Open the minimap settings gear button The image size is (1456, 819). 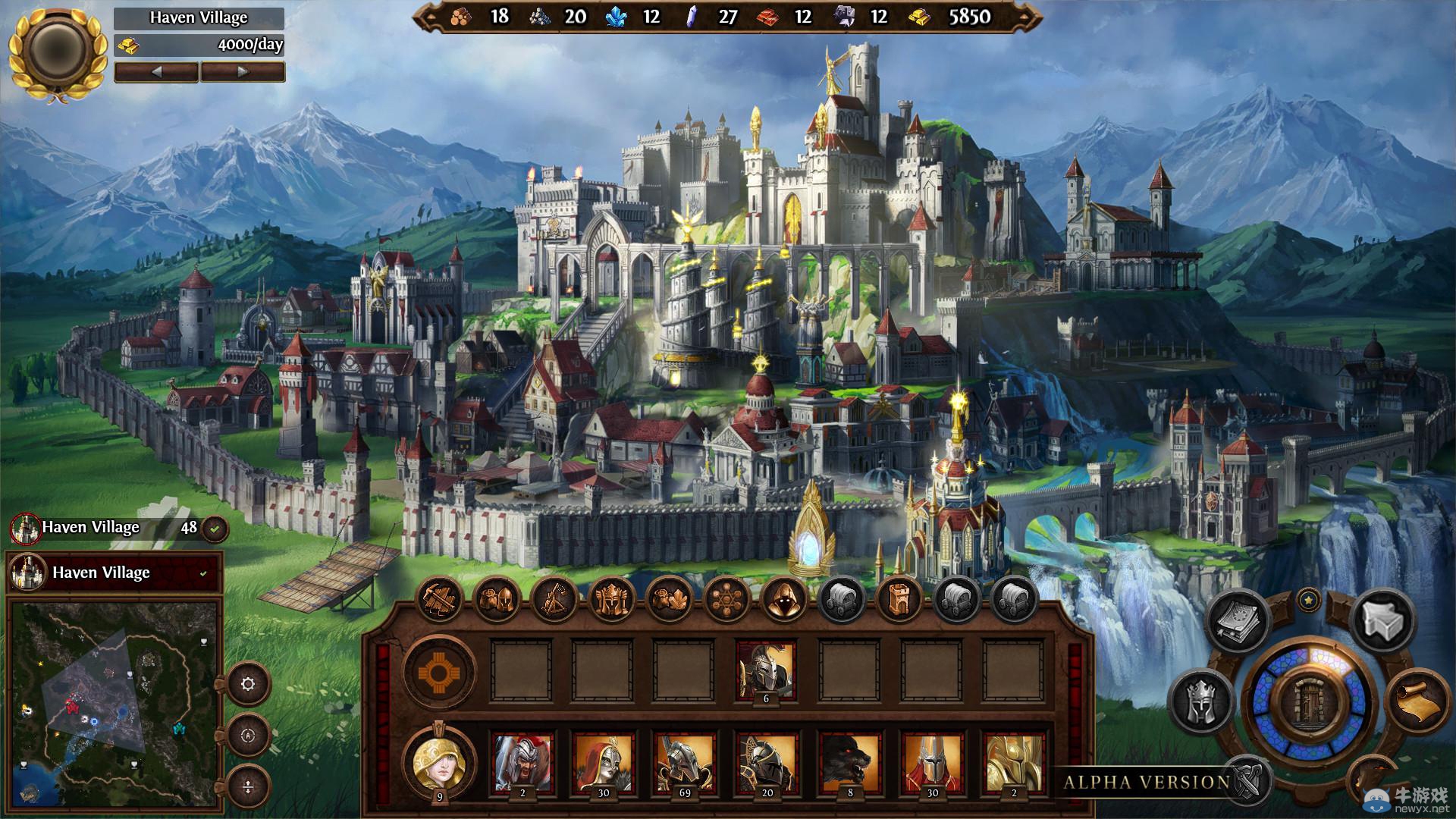tap(248, 684)
